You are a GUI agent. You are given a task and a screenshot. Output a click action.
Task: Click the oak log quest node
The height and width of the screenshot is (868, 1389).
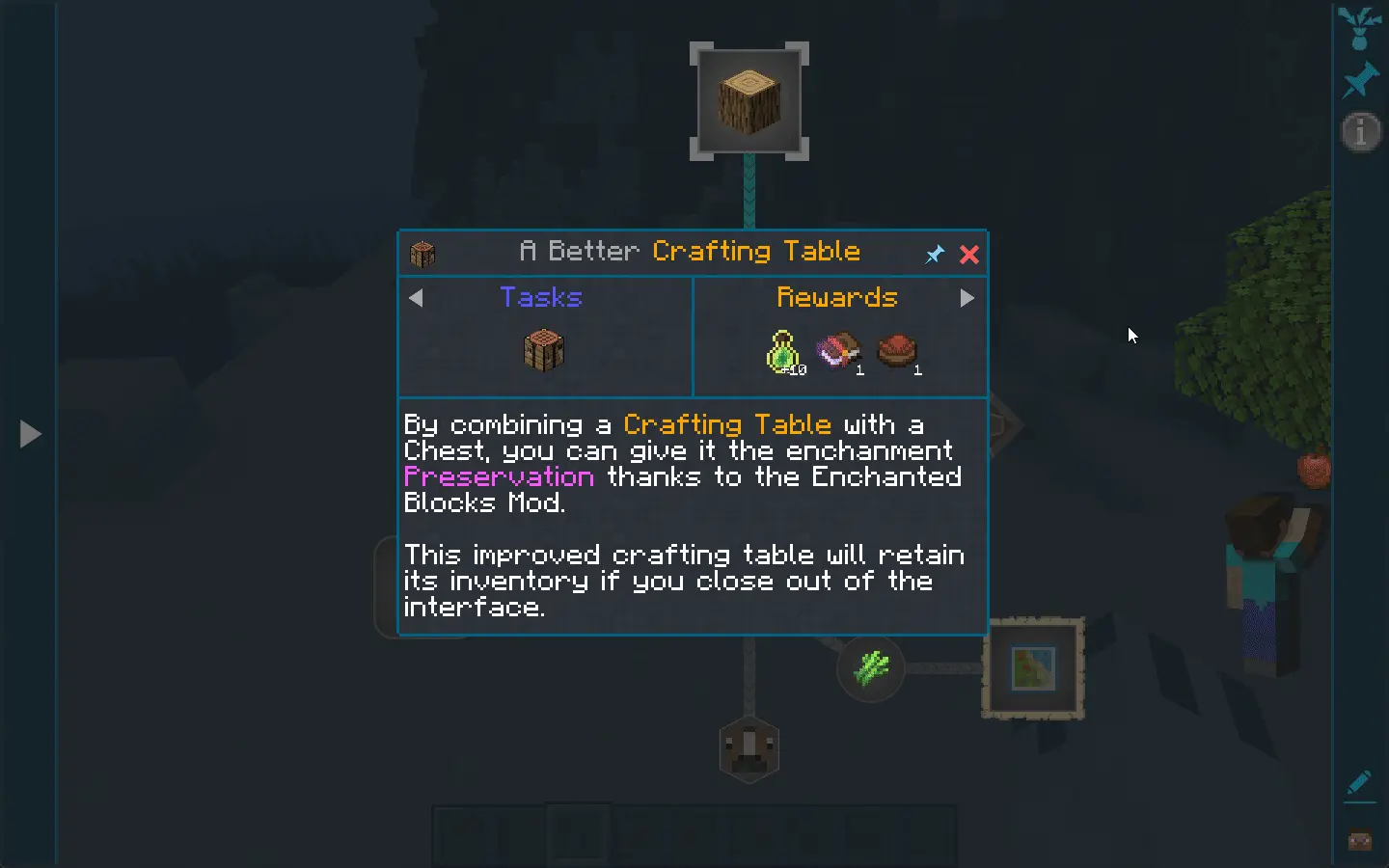point(749,99)
